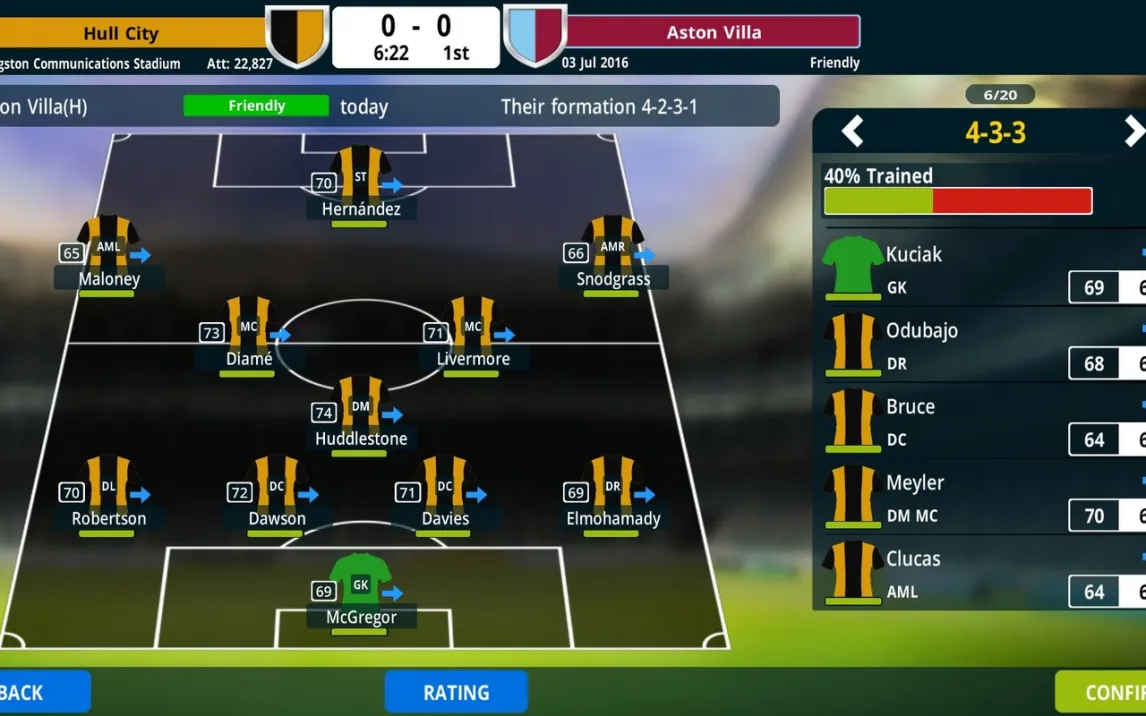Go back with the Back button
This screenshot has width=1146, height=716.
(40, 692)
